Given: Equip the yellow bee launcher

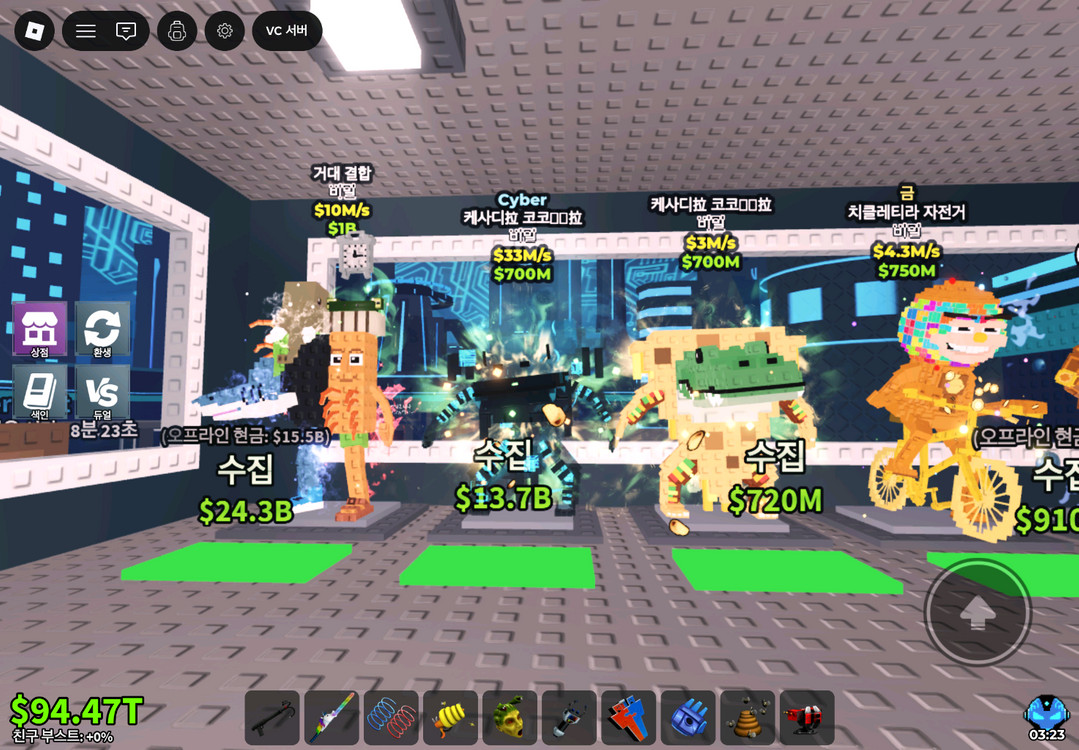Looking at the screenshot, I should pyautogui.click(x=450, y=717).
